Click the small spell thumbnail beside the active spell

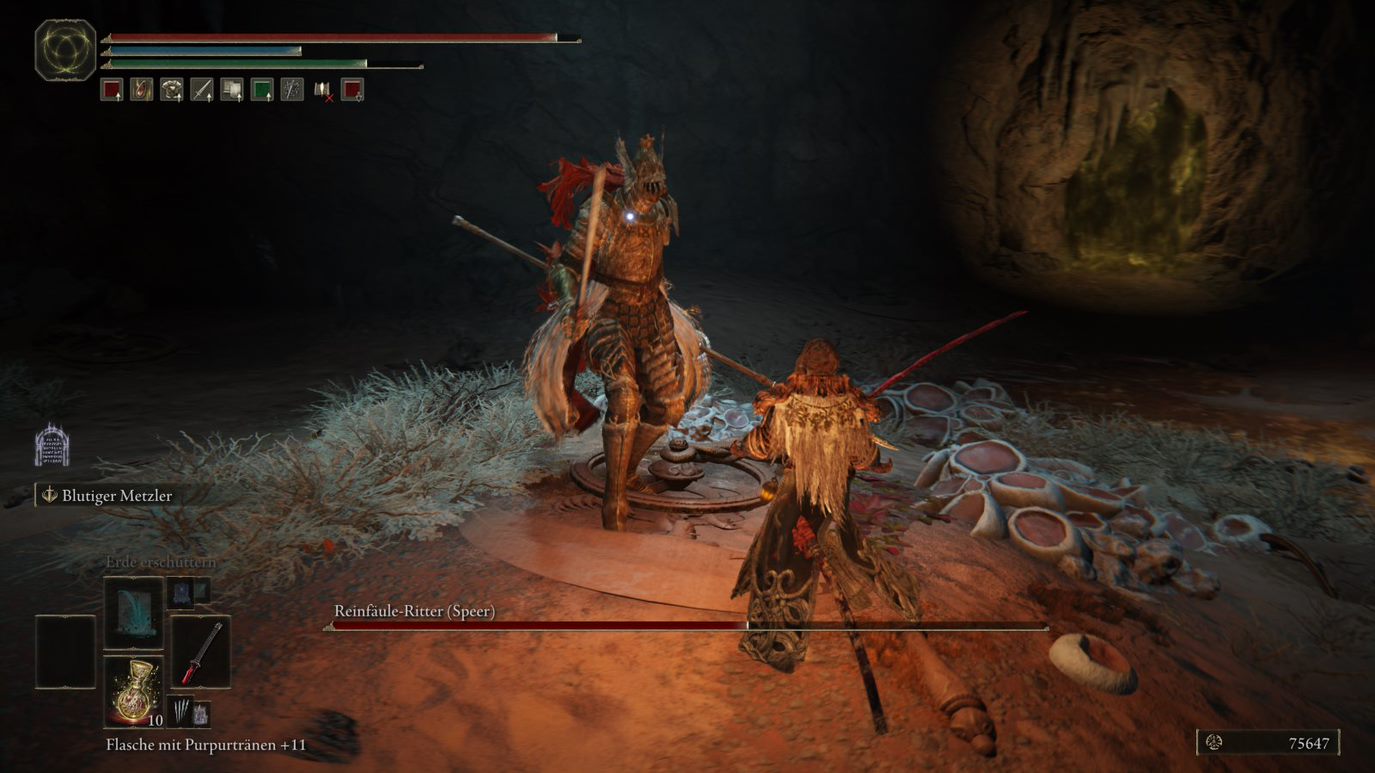tap(183, 593)
